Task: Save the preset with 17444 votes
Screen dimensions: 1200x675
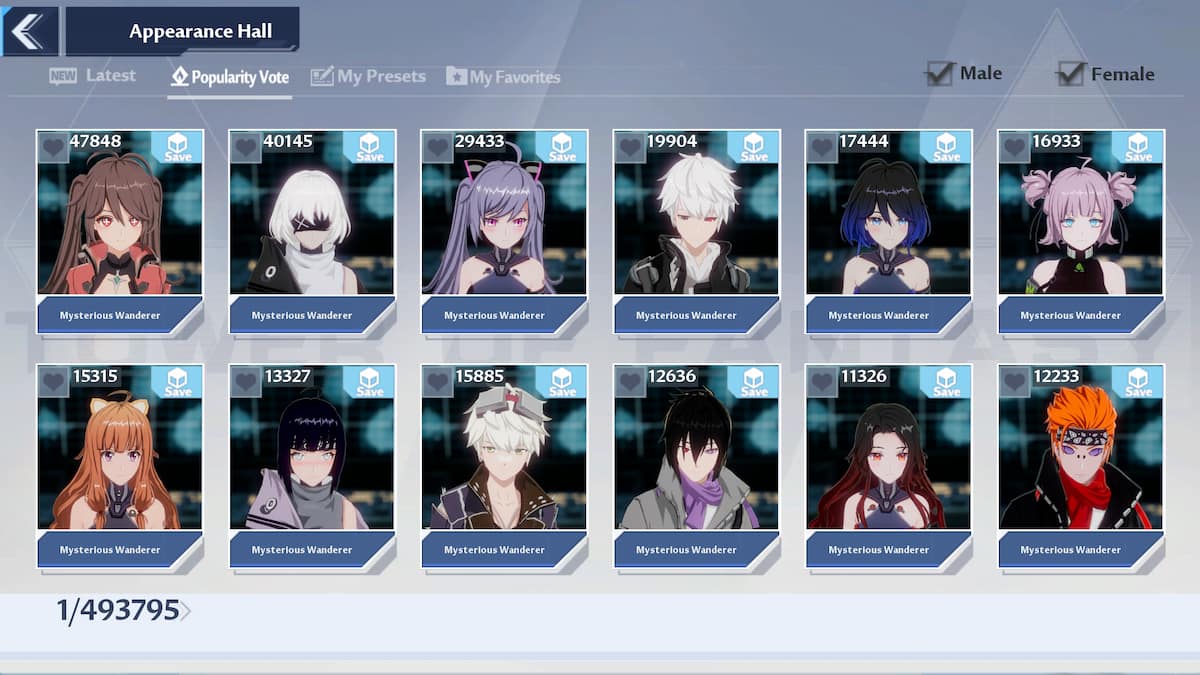Action: point(946,147)
